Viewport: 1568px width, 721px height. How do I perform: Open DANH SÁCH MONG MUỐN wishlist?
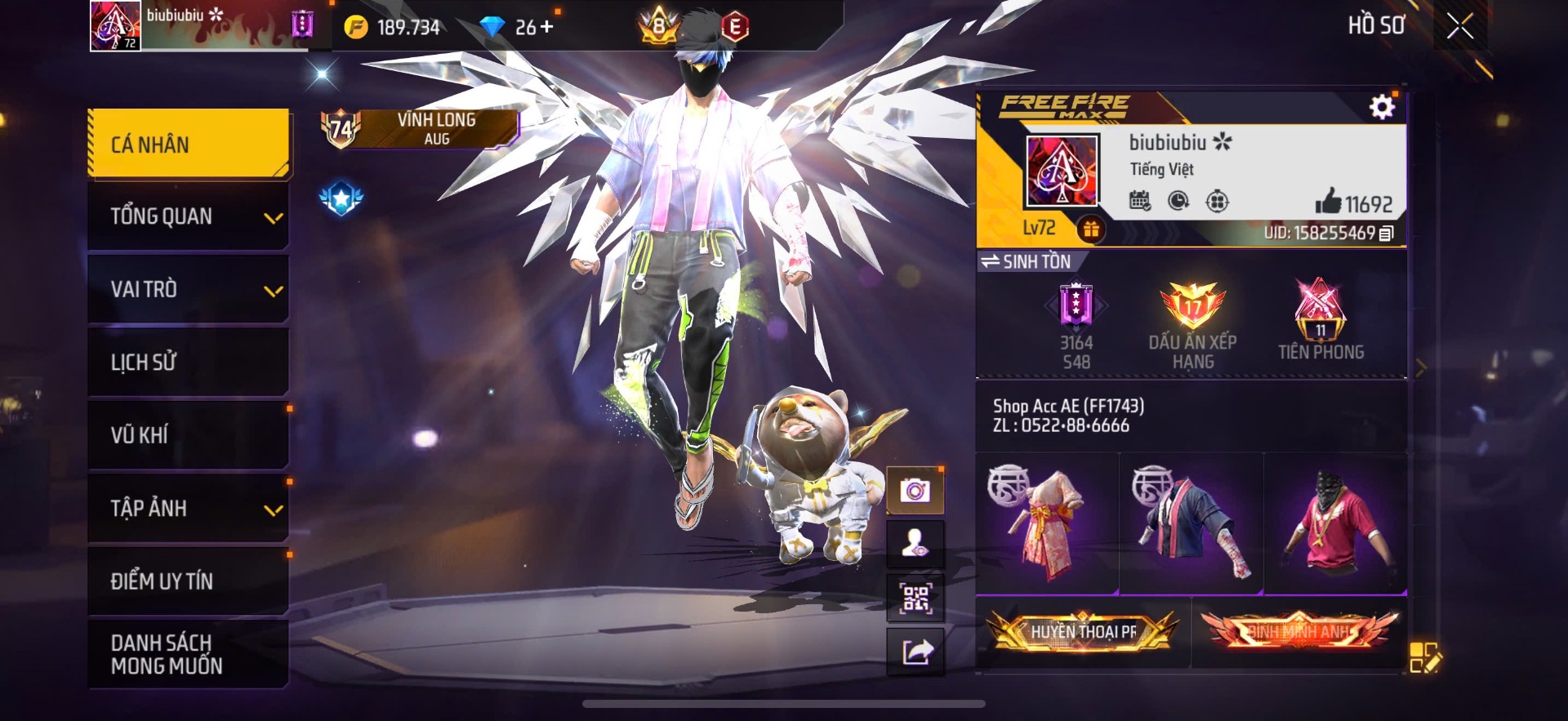[x=188, y=654]
